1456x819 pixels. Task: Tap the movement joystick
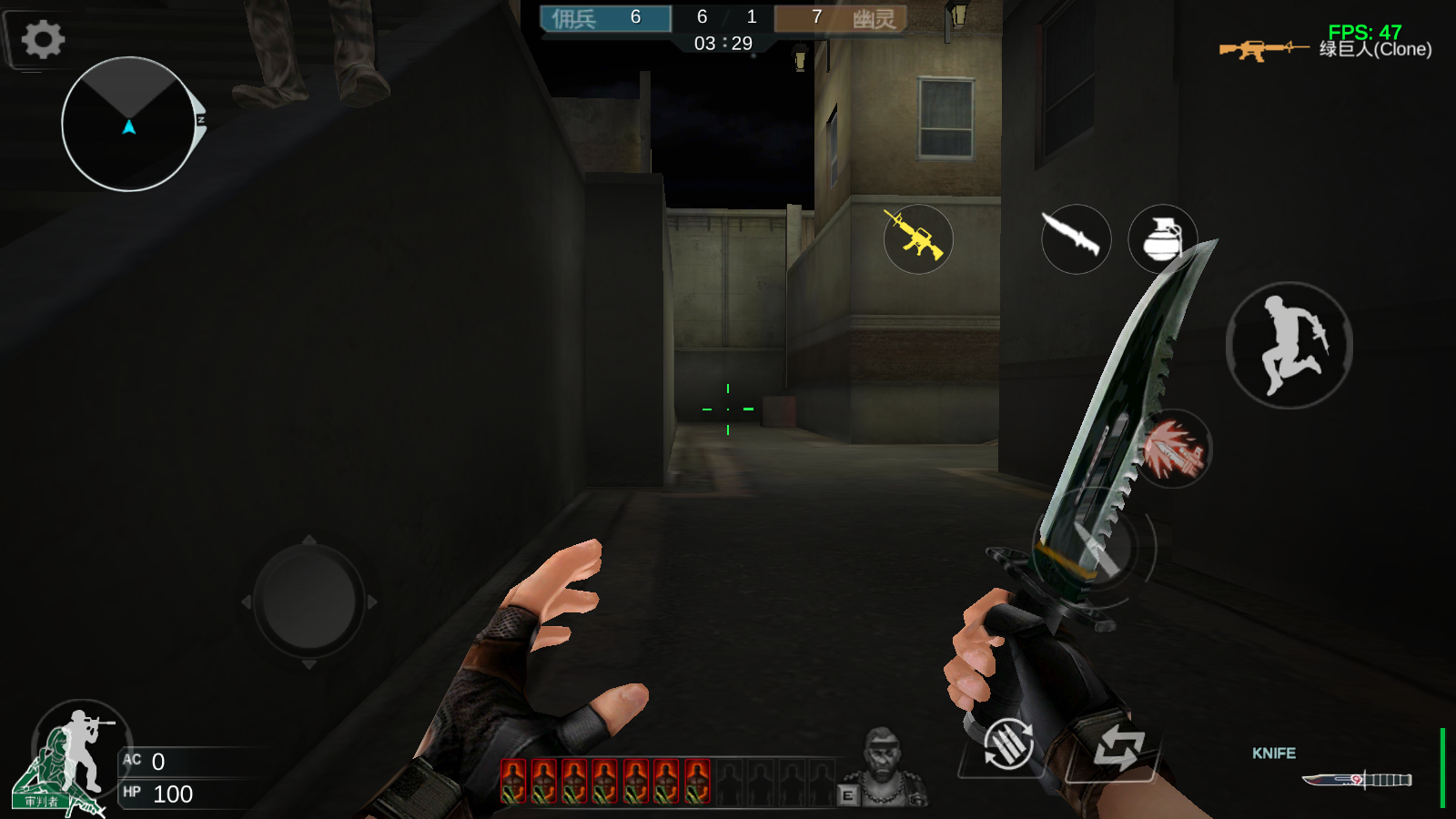[308, 602]
